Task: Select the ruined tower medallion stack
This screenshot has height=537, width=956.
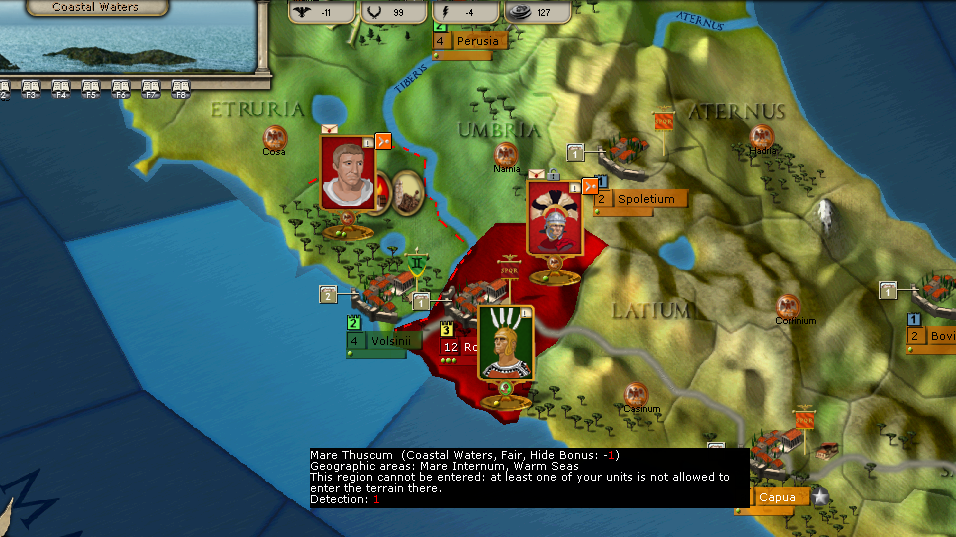Action: (x=406, y=190)
